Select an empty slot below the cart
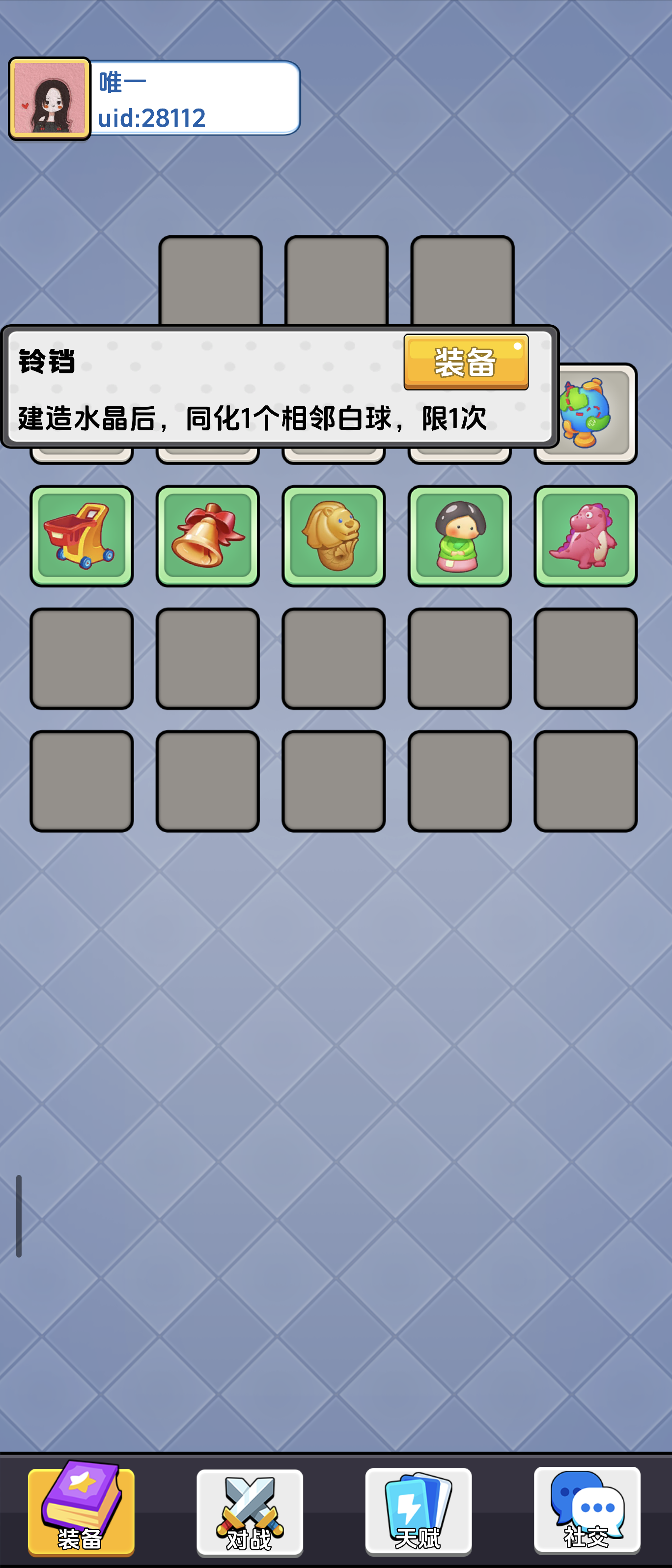This screenshot has width=672, height=1568. [x=82, y=657]
